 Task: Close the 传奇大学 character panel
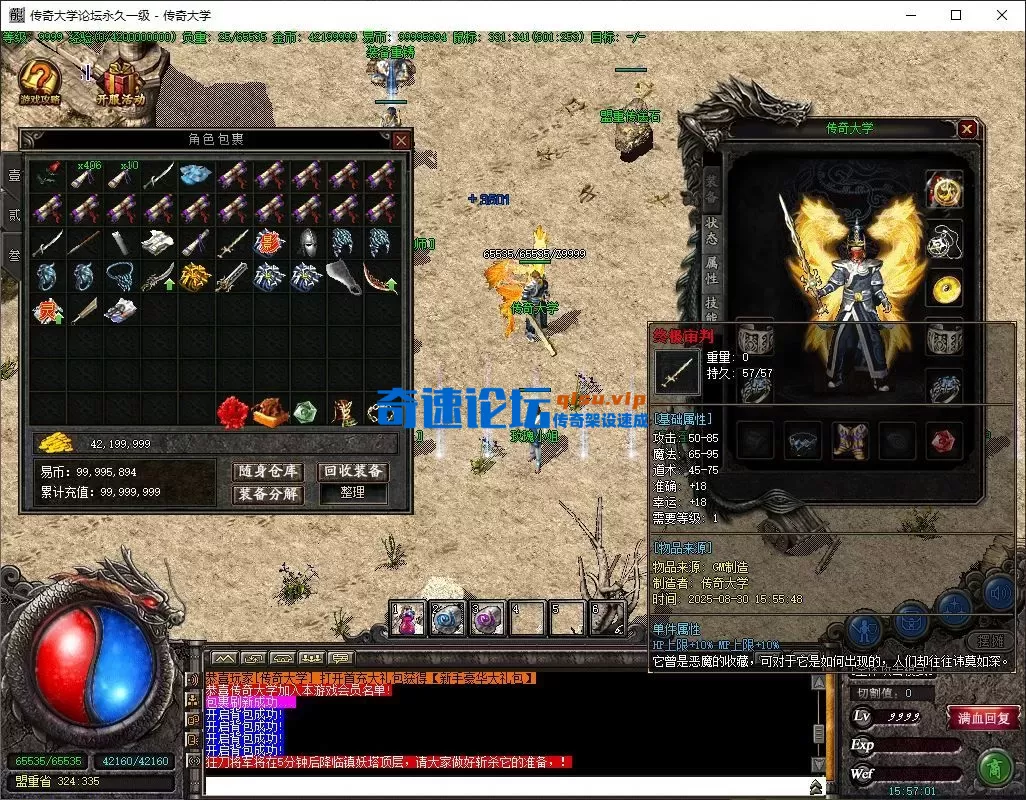[967, 129]
